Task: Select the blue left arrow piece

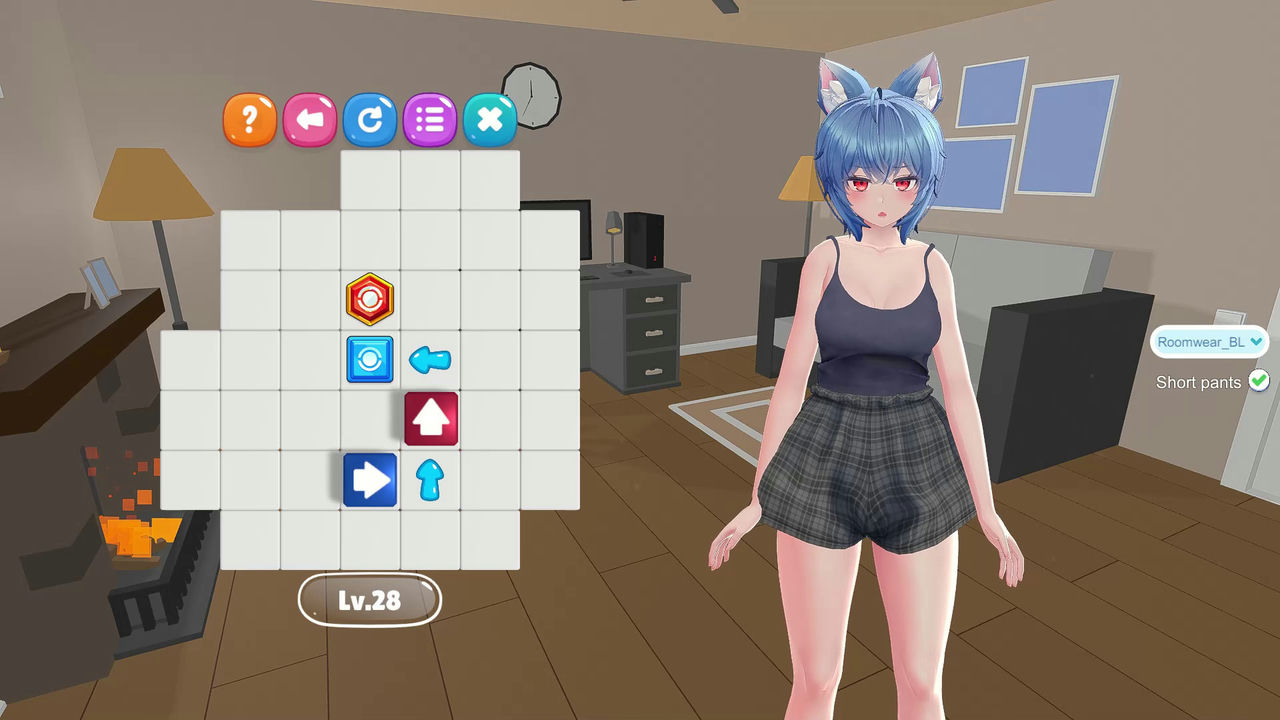Action: [x=430, y=360]
